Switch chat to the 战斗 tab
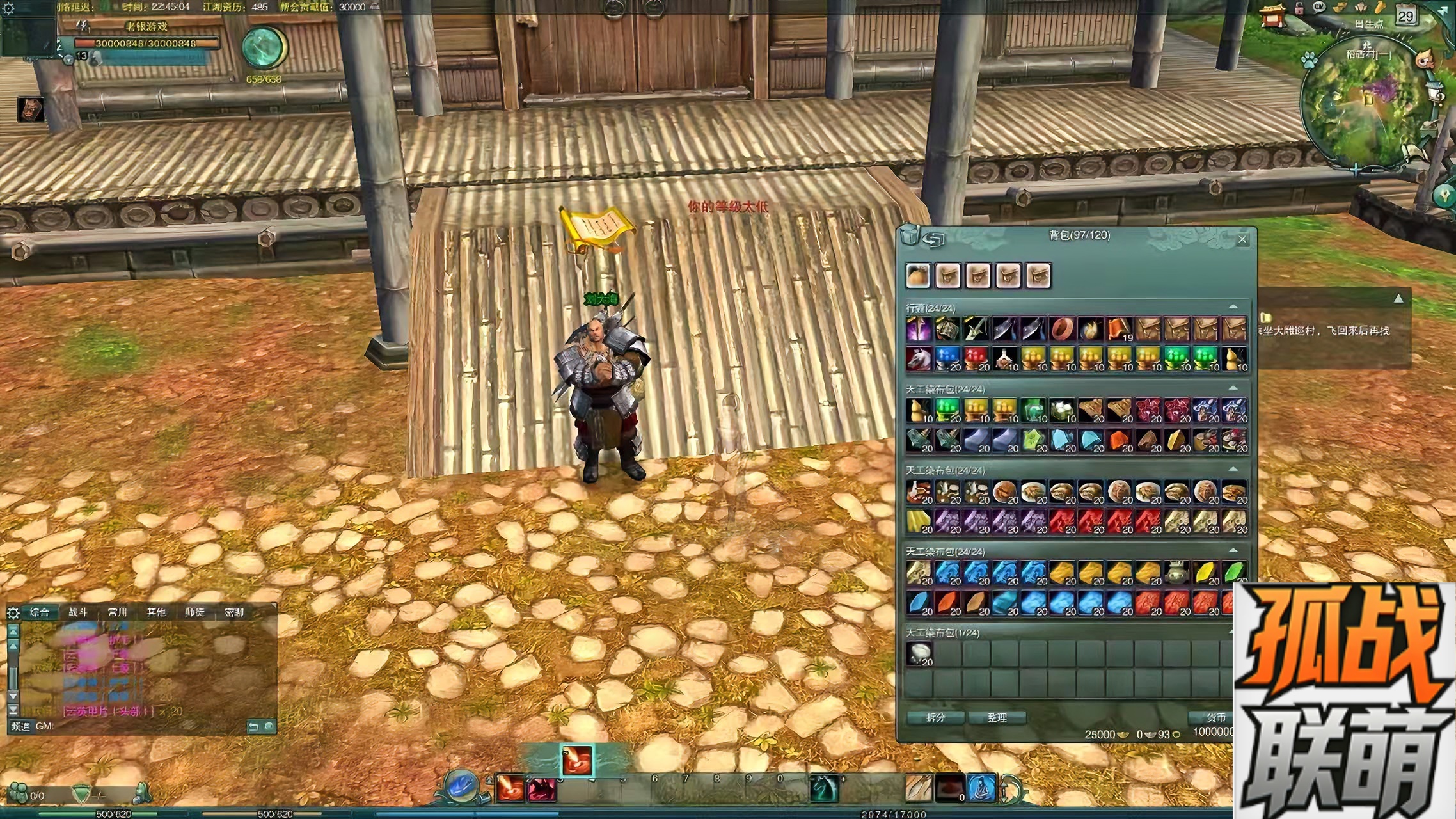The image size is (1456, 819). point(78,612)
